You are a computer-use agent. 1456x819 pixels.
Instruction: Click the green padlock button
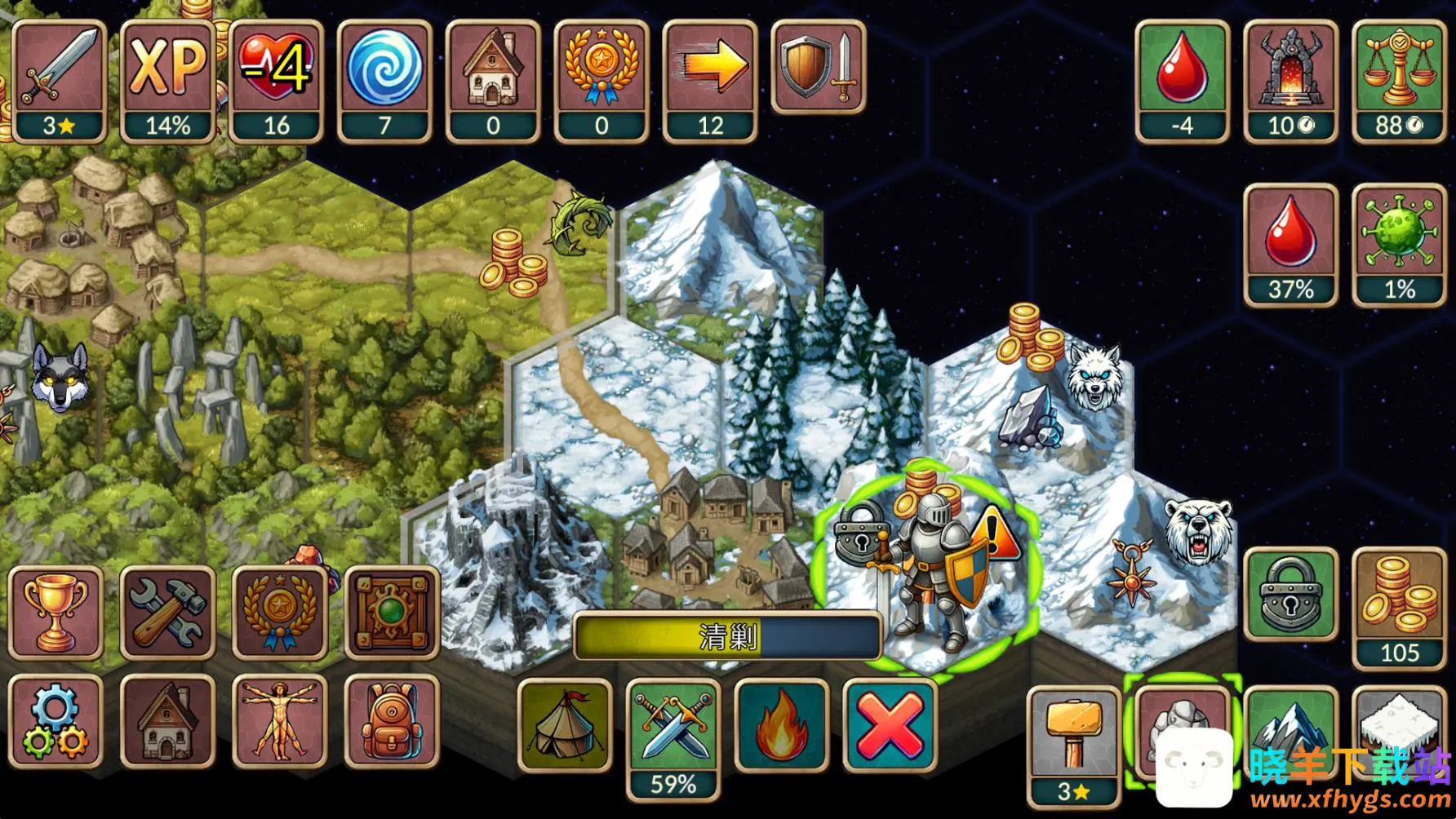click(x=1290, y=595)
